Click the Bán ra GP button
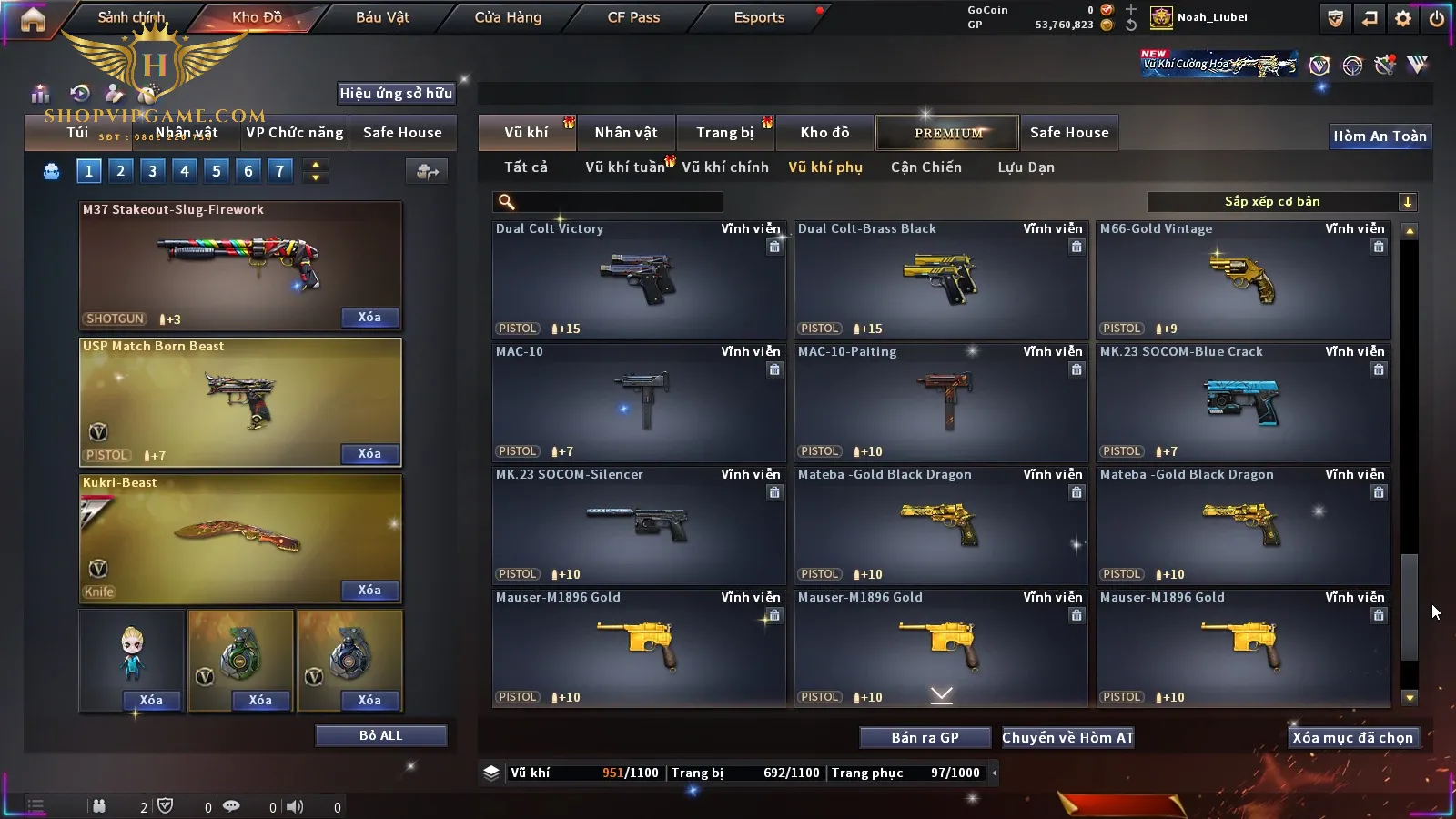The height and width of the screenshot is (819, 1456). 925,738
